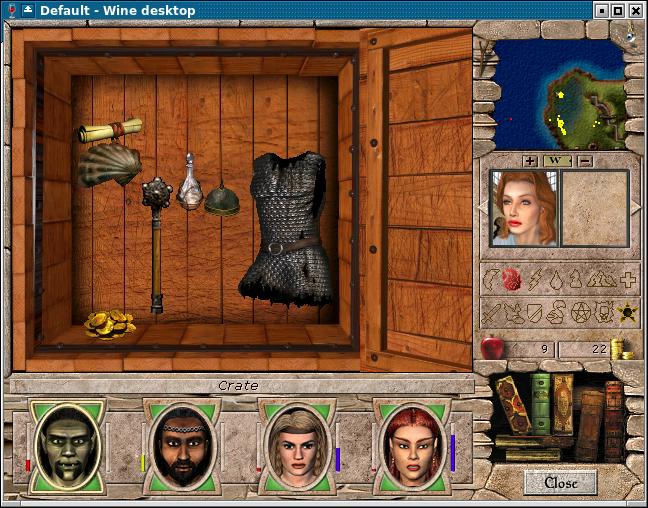Zoom in the minimap with plus button
Viewport: 648px width, 508px height.
click(x=529, y=161)
